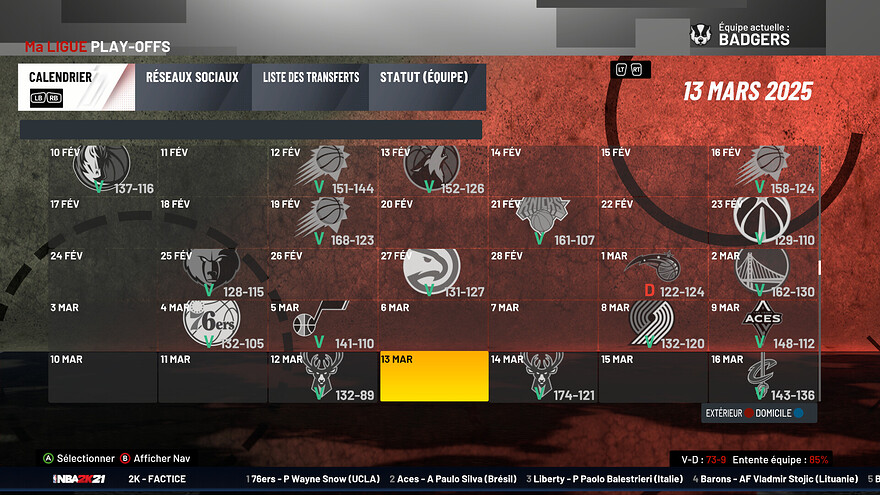The height and width of the screenshot is (495, 880).
Task: Choose the 9 Mar Aces game
Action: pyautogui.click(x=764, y=325)
